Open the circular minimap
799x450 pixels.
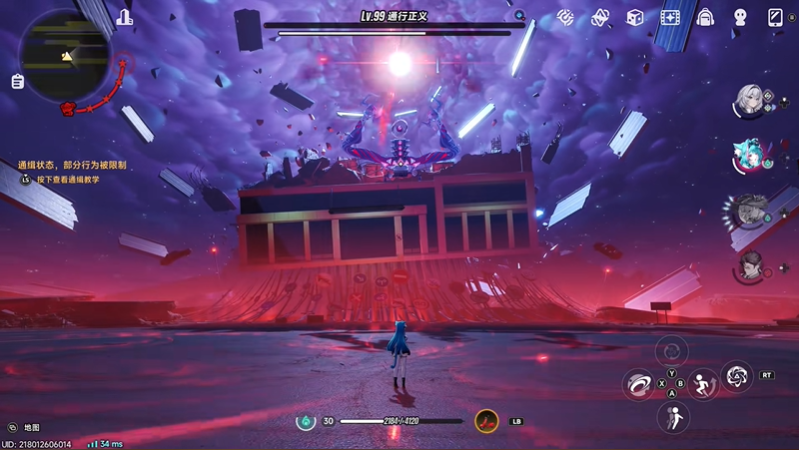pos(63,55)
